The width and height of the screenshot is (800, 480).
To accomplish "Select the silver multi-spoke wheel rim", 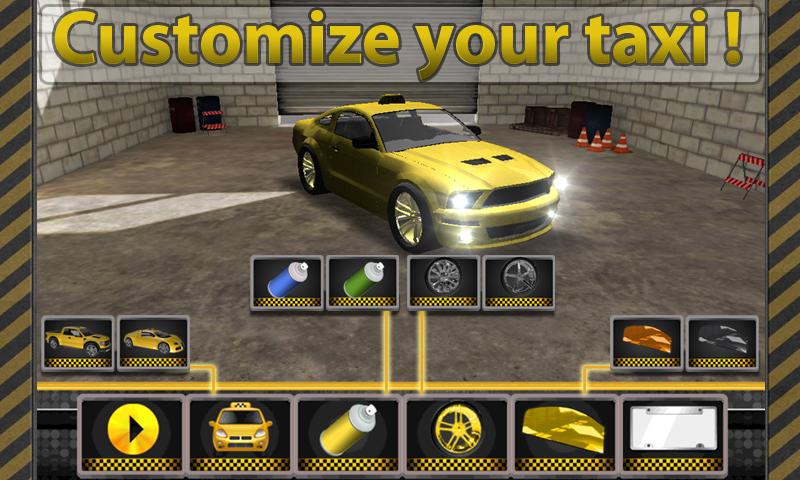I will tap(443, 281).
